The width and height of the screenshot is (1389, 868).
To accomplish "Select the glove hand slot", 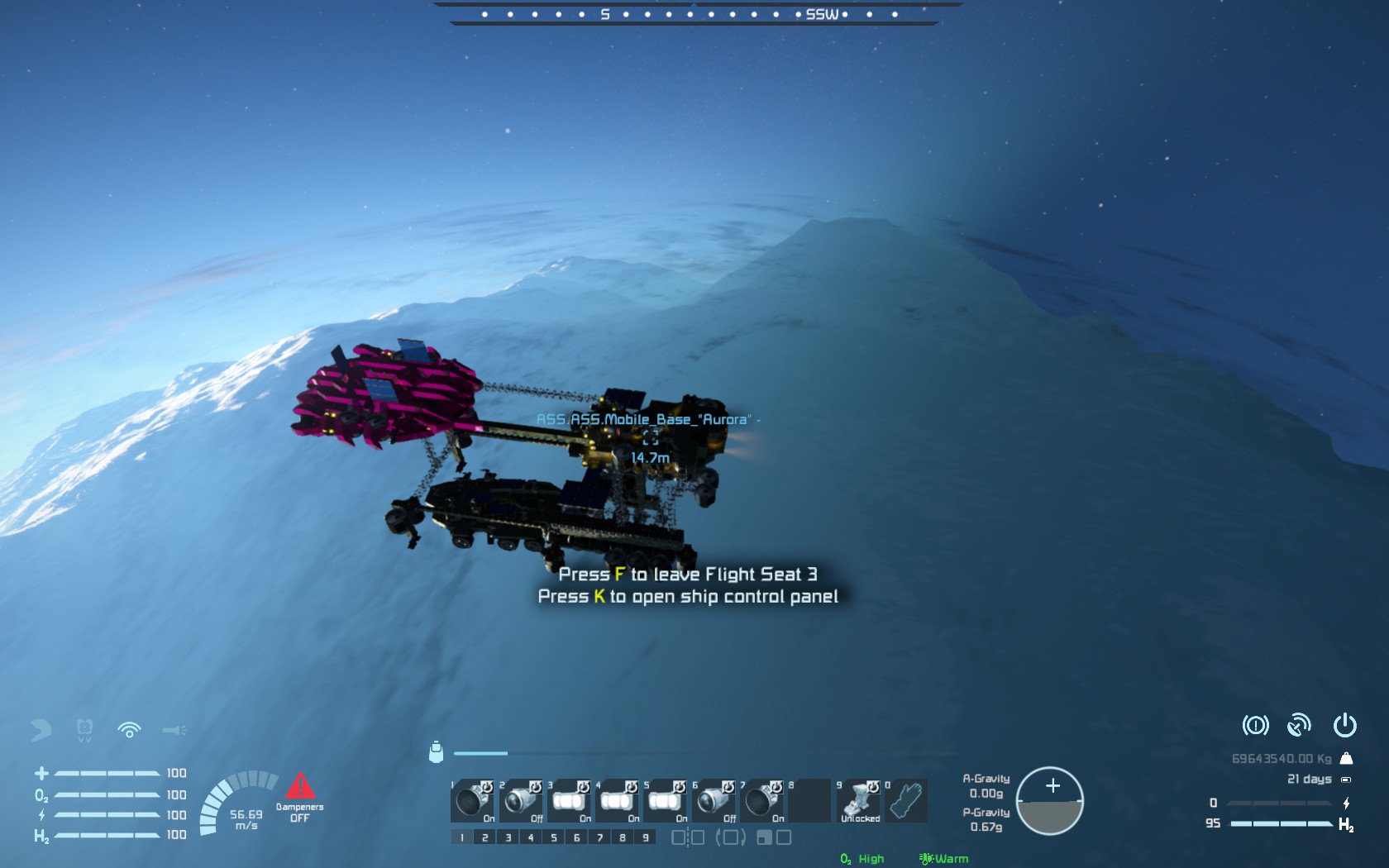I will [x=906, y=800].
